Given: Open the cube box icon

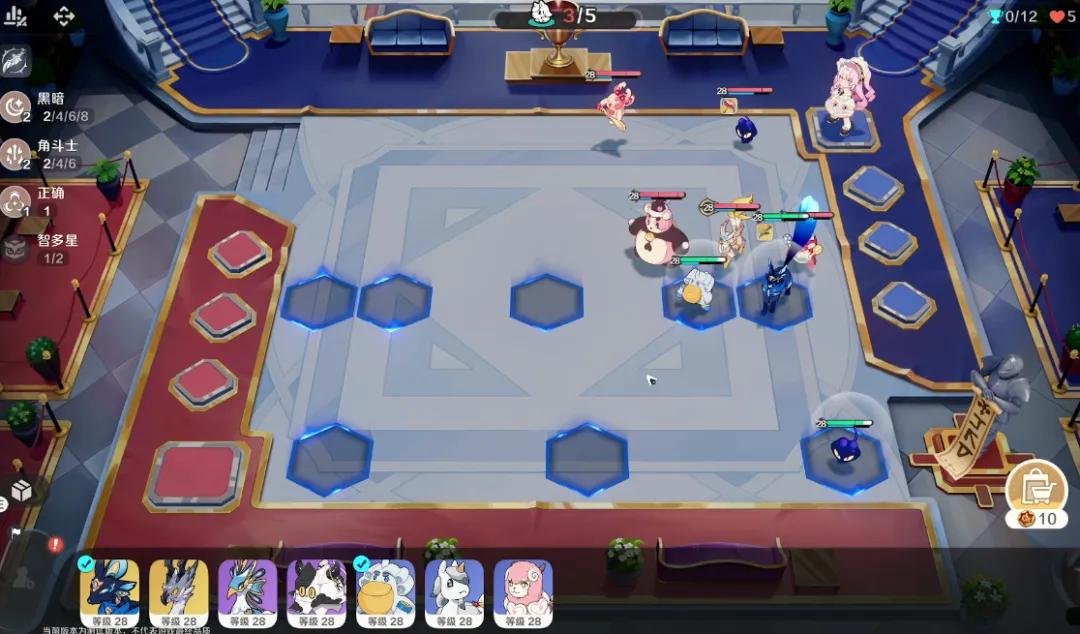Looking at the screenshot, I should (x=21, y=490).
